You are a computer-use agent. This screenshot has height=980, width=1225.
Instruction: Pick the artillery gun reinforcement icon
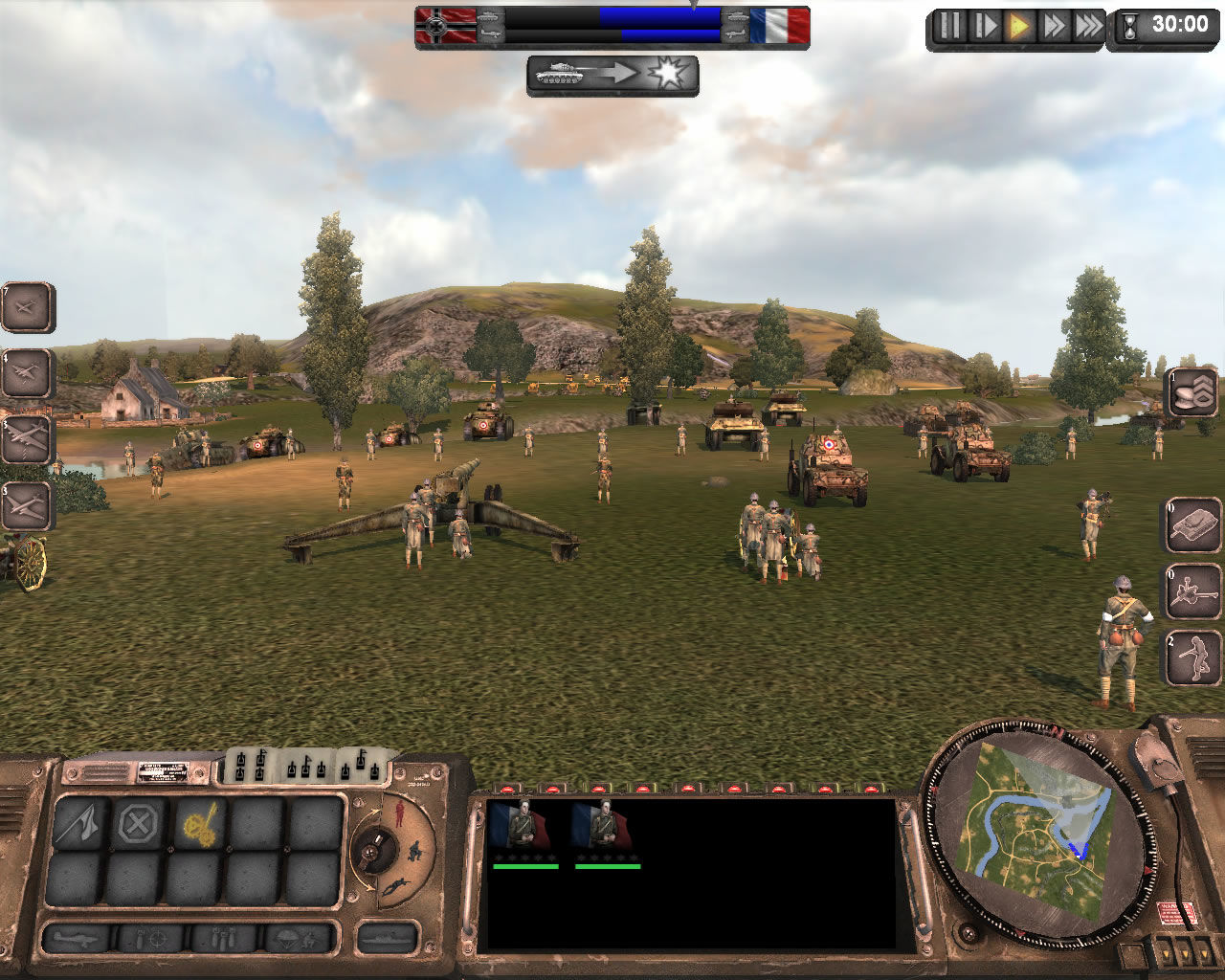1194,591
